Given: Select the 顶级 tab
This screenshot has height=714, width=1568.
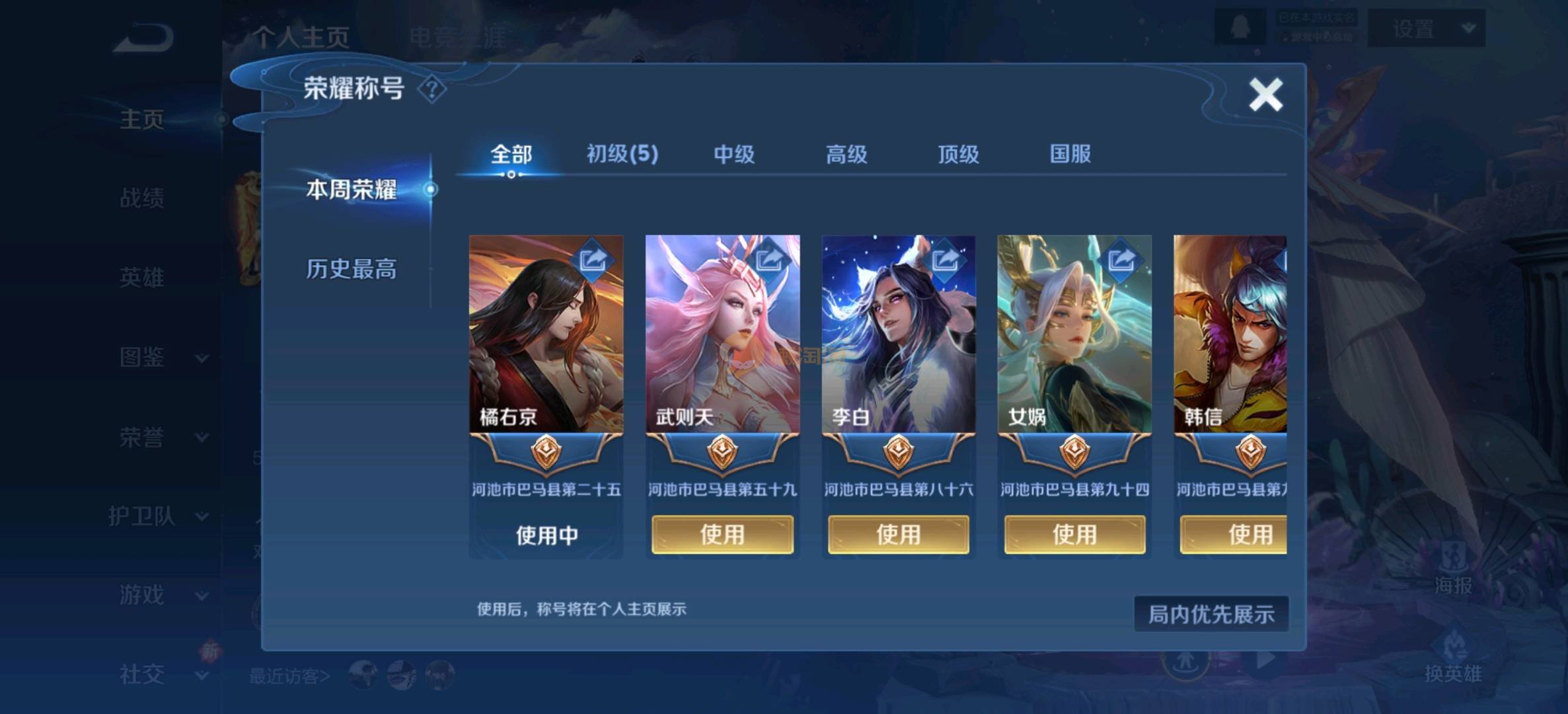Looking at the screenshot, I should click(958, 155).
